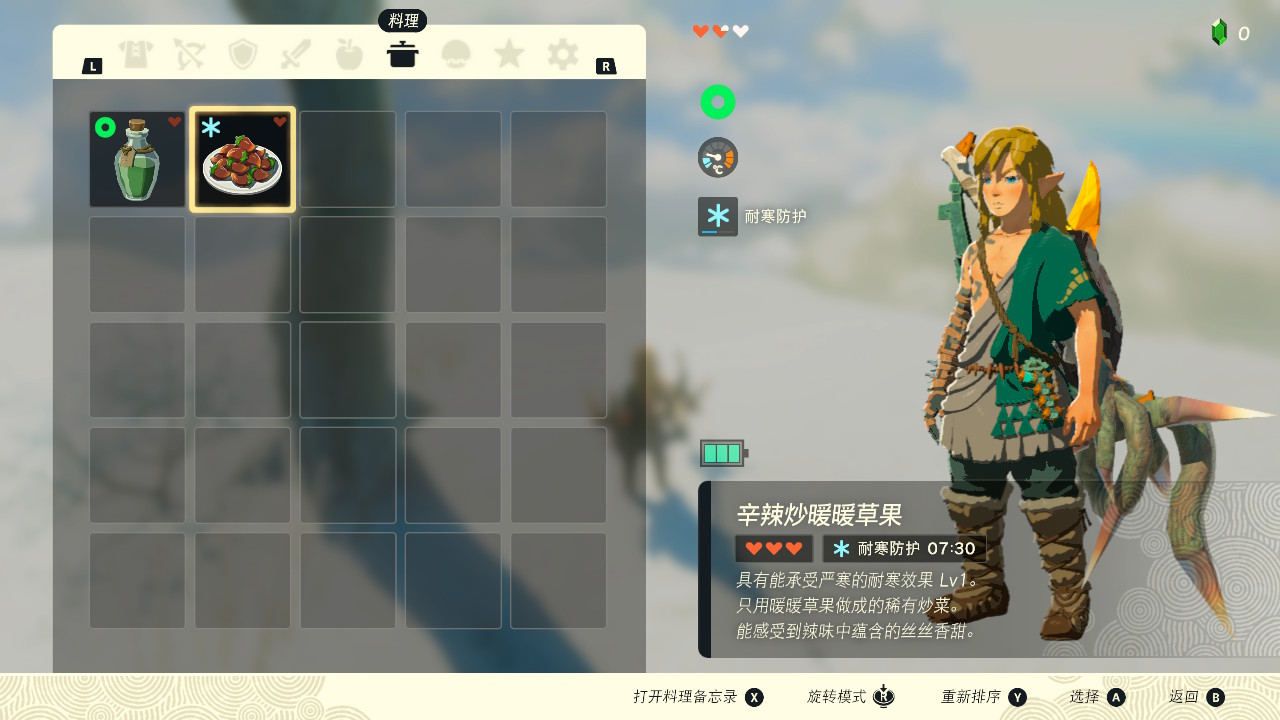Switch to the shields tab
1280x720 pixels.
coord(243,54)
